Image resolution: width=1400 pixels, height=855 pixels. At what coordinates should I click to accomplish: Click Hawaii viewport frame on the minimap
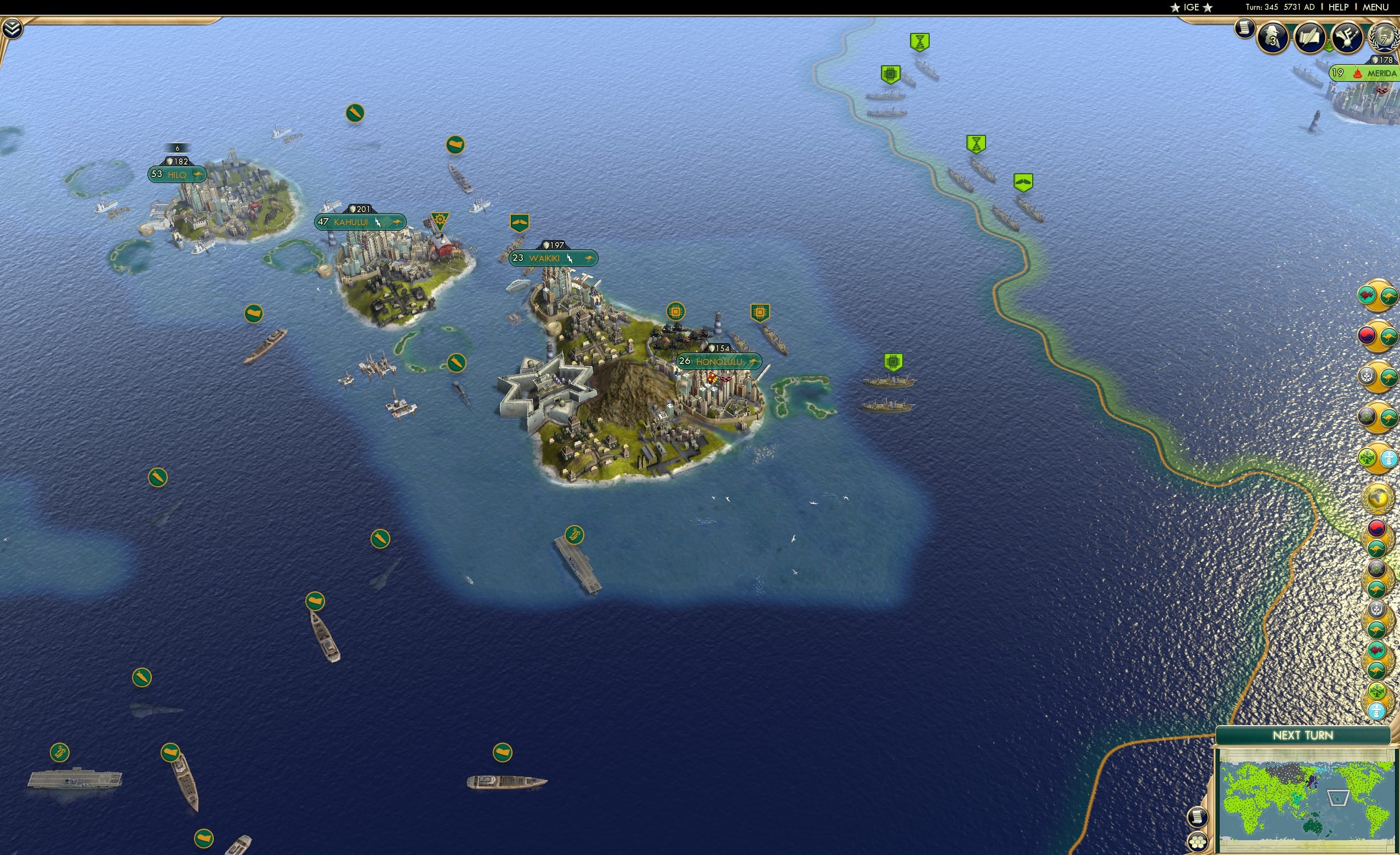(x=1340, y=798)
